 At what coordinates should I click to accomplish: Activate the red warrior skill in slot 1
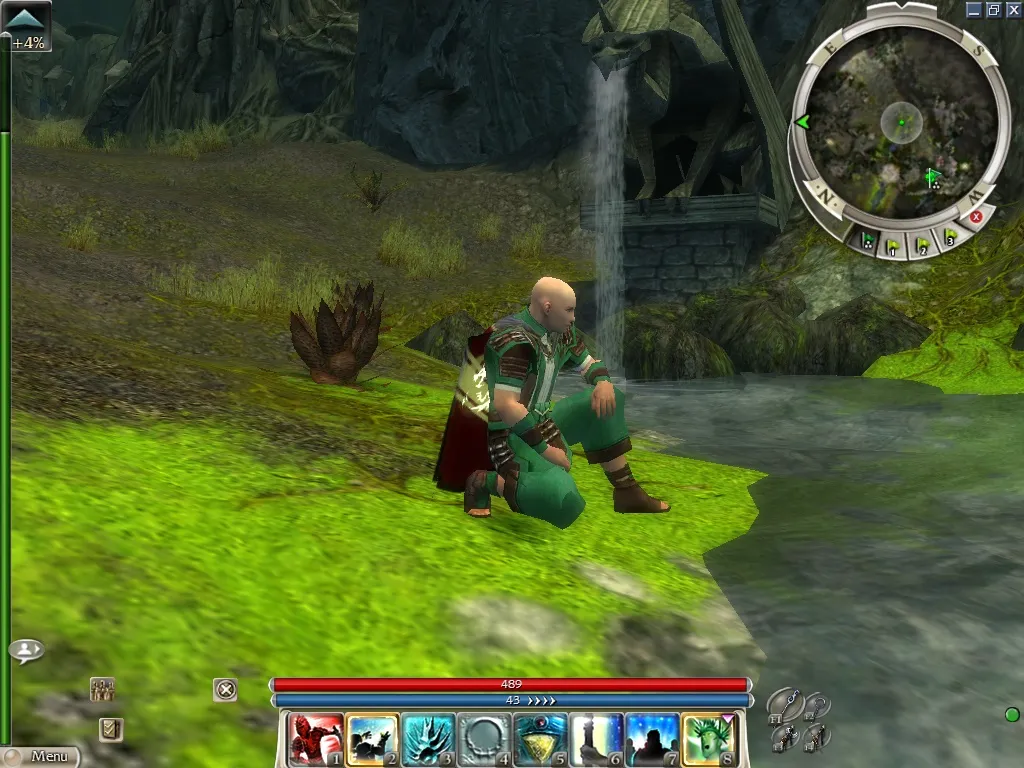click(316, 739)
